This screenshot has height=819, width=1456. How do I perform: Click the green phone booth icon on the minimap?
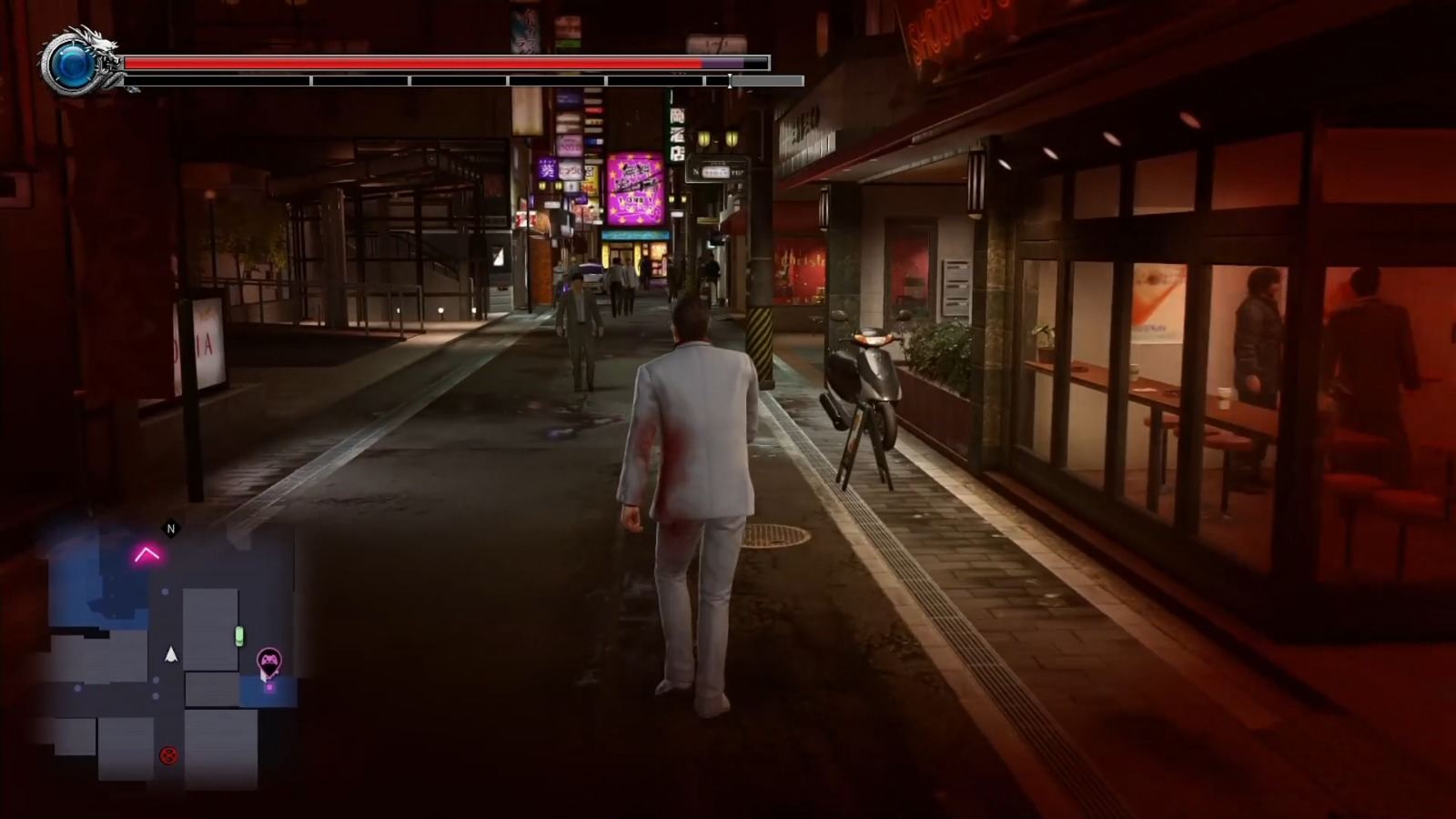[x=239, y=635]
